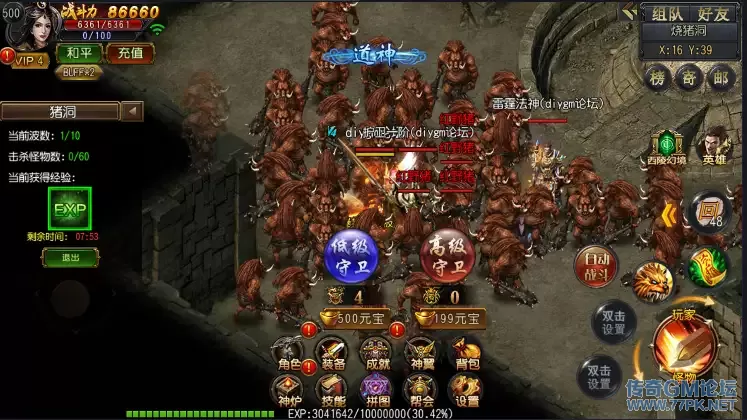Image resolution: width=747 pixels, height=420 pixels.
Task: Exit the dungeon with 退出 button
Action: pos(69,257)
